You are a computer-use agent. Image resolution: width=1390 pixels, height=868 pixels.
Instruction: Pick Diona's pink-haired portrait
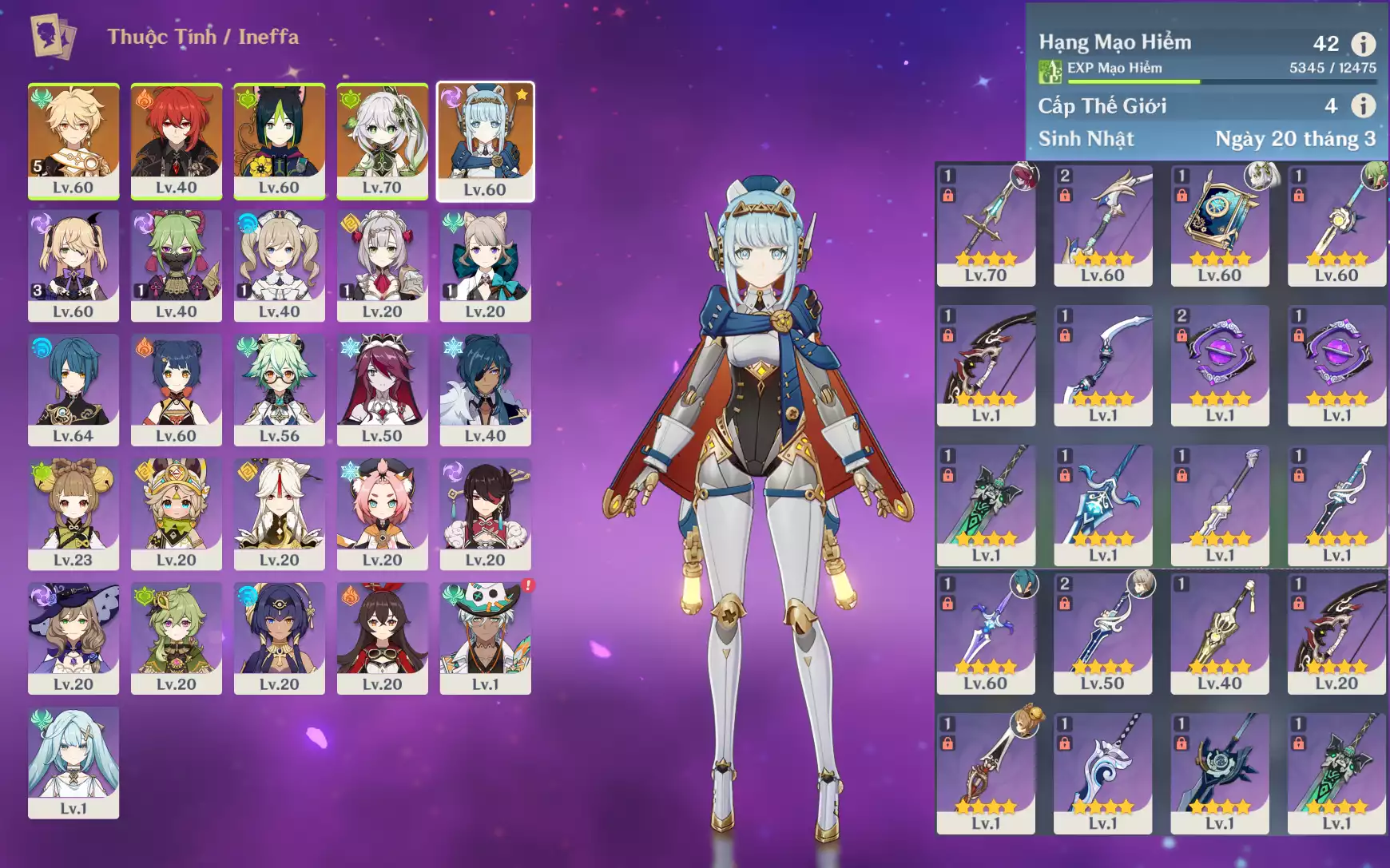pos(382,513)
